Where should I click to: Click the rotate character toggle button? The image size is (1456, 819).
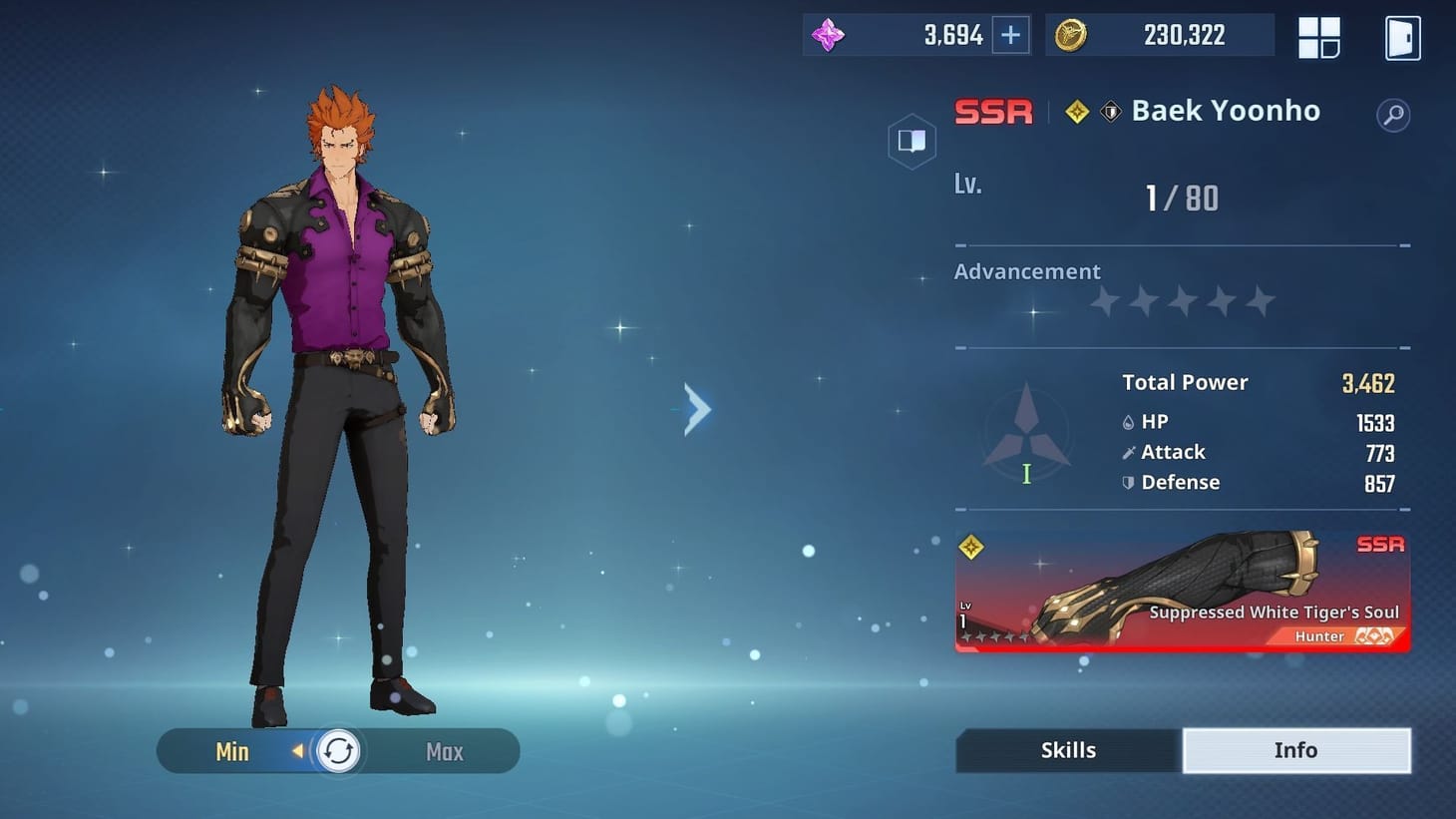pyautogui.click(x=337, y=751)
